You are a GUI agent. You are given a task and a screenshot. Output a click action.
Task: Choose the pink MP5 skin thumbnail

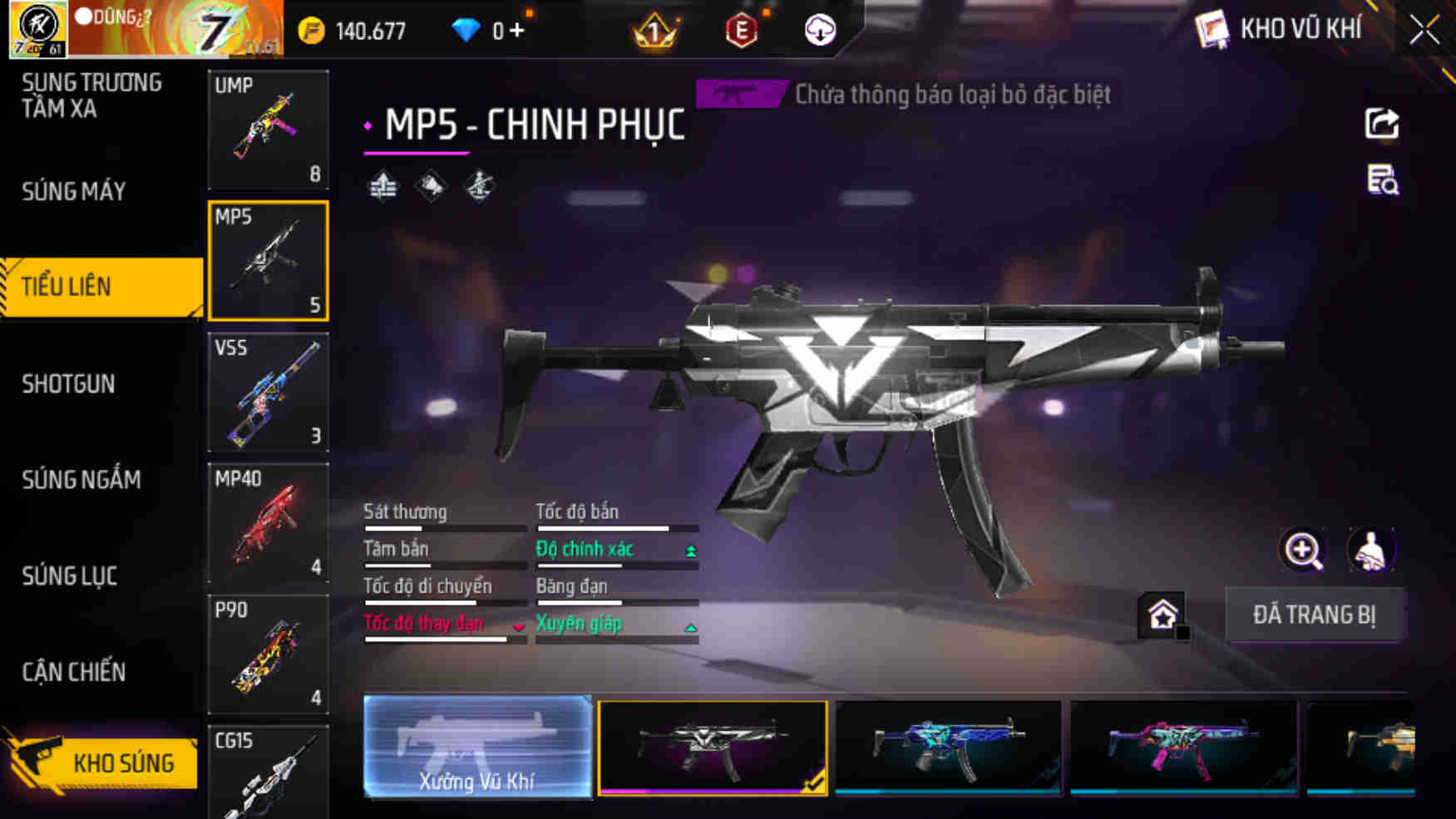pos(1183,747)
